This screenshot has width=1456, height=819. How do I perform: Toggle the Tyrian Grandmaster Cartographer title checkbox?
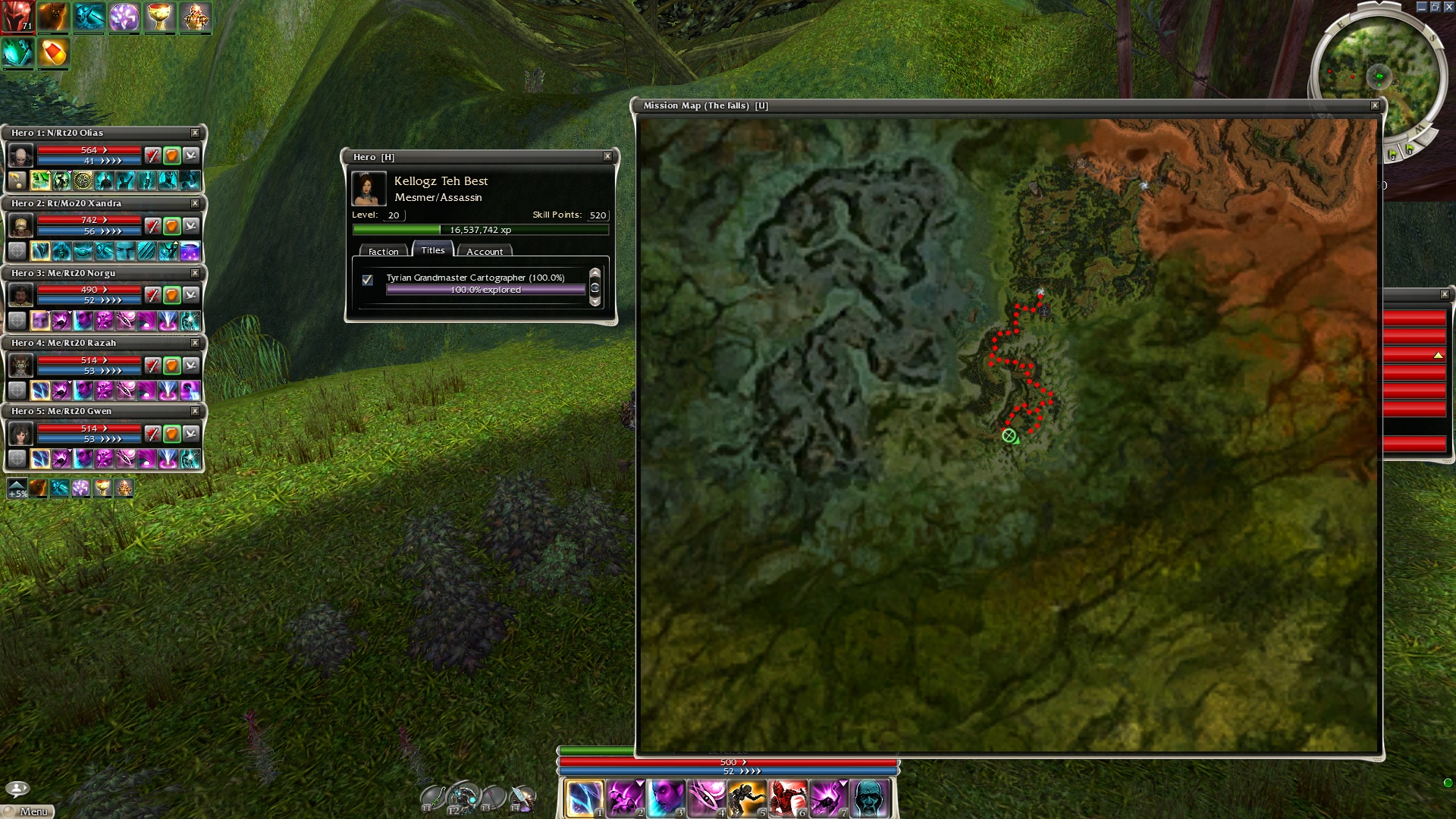(368, 280)
